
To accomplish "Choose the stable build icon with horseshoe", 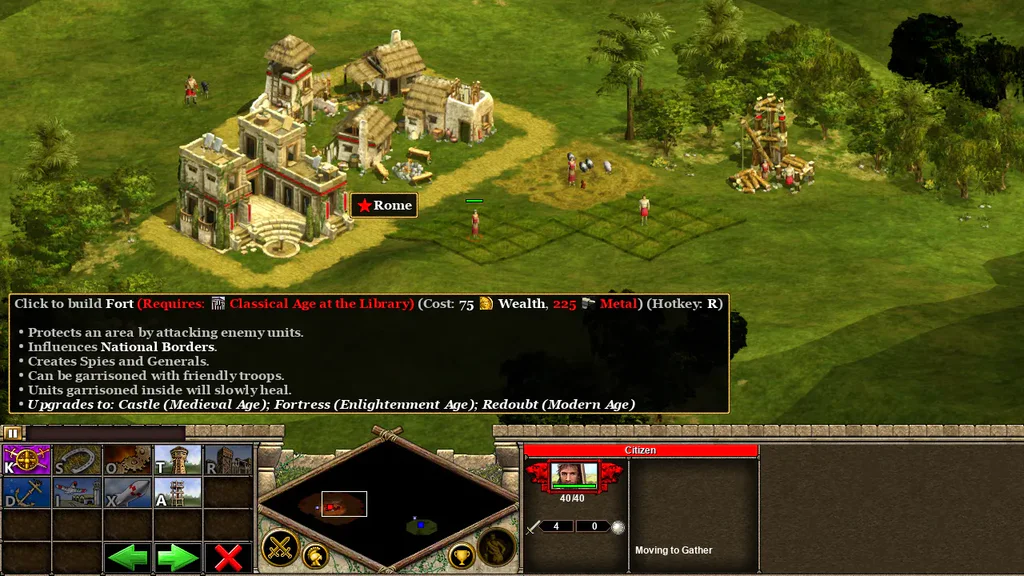I will coord(77,460).
